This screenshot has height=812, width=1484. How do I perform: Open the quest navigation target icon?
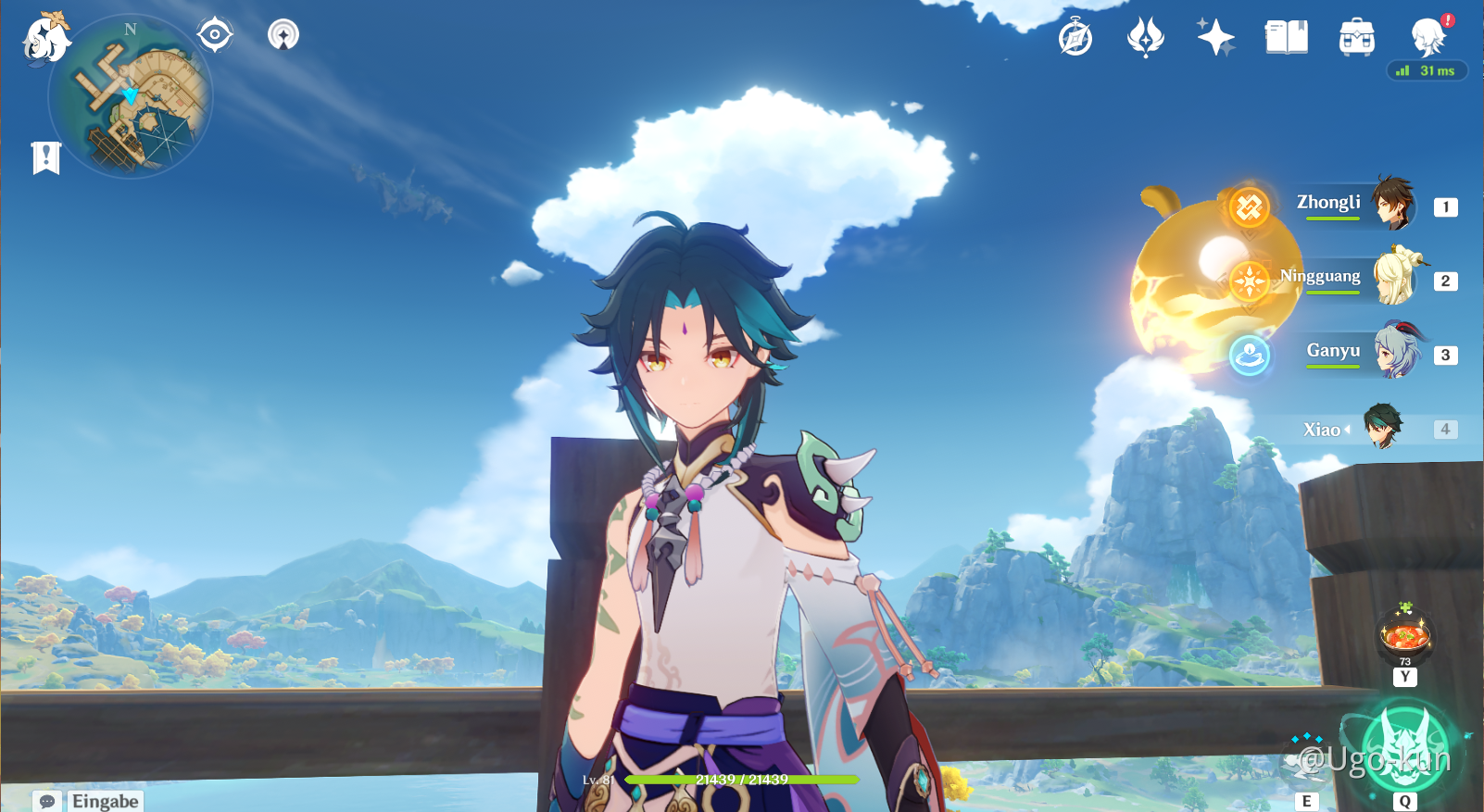pyautogui.click(x=215, y=35)
